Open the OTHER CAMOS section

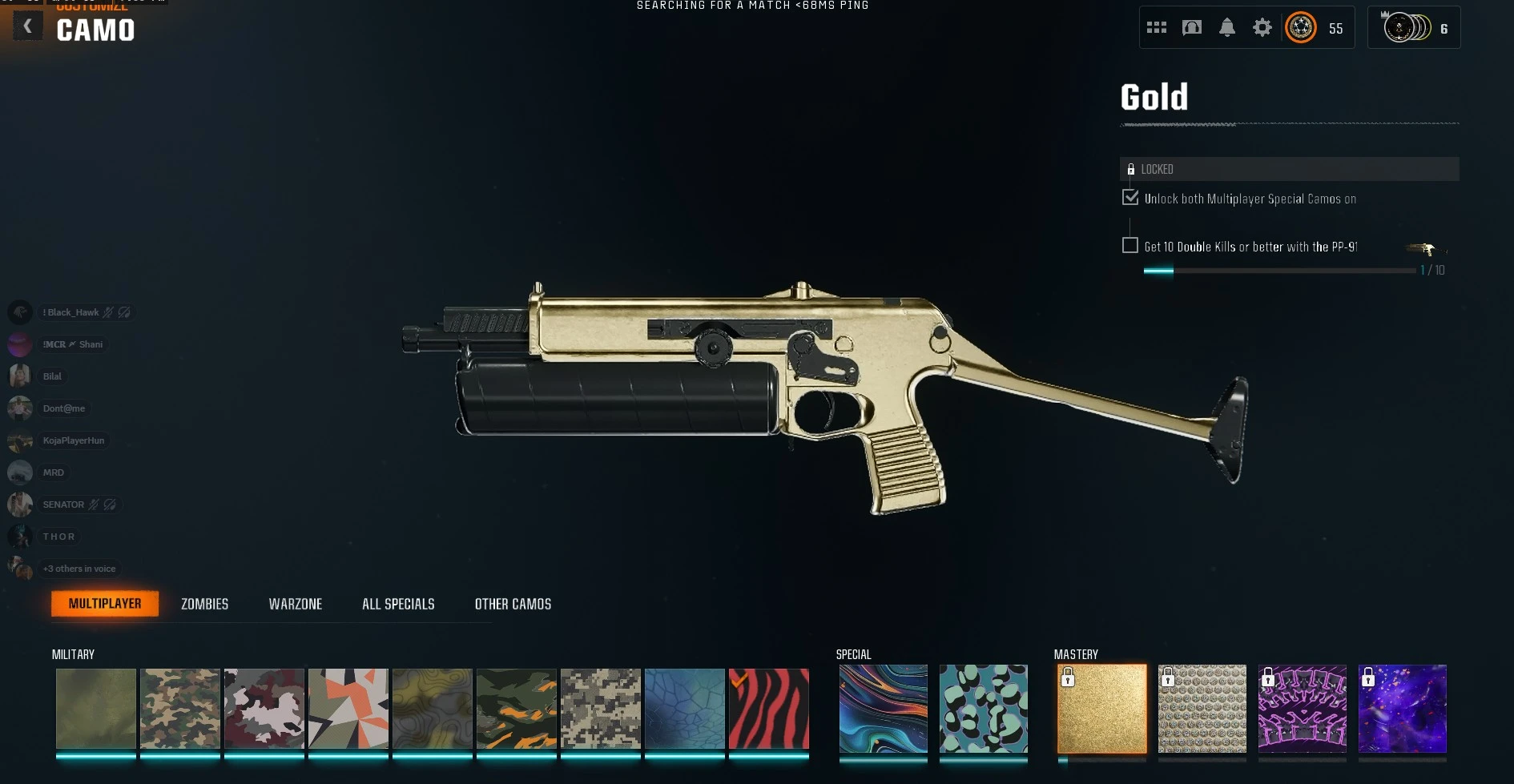click(513, 604)
